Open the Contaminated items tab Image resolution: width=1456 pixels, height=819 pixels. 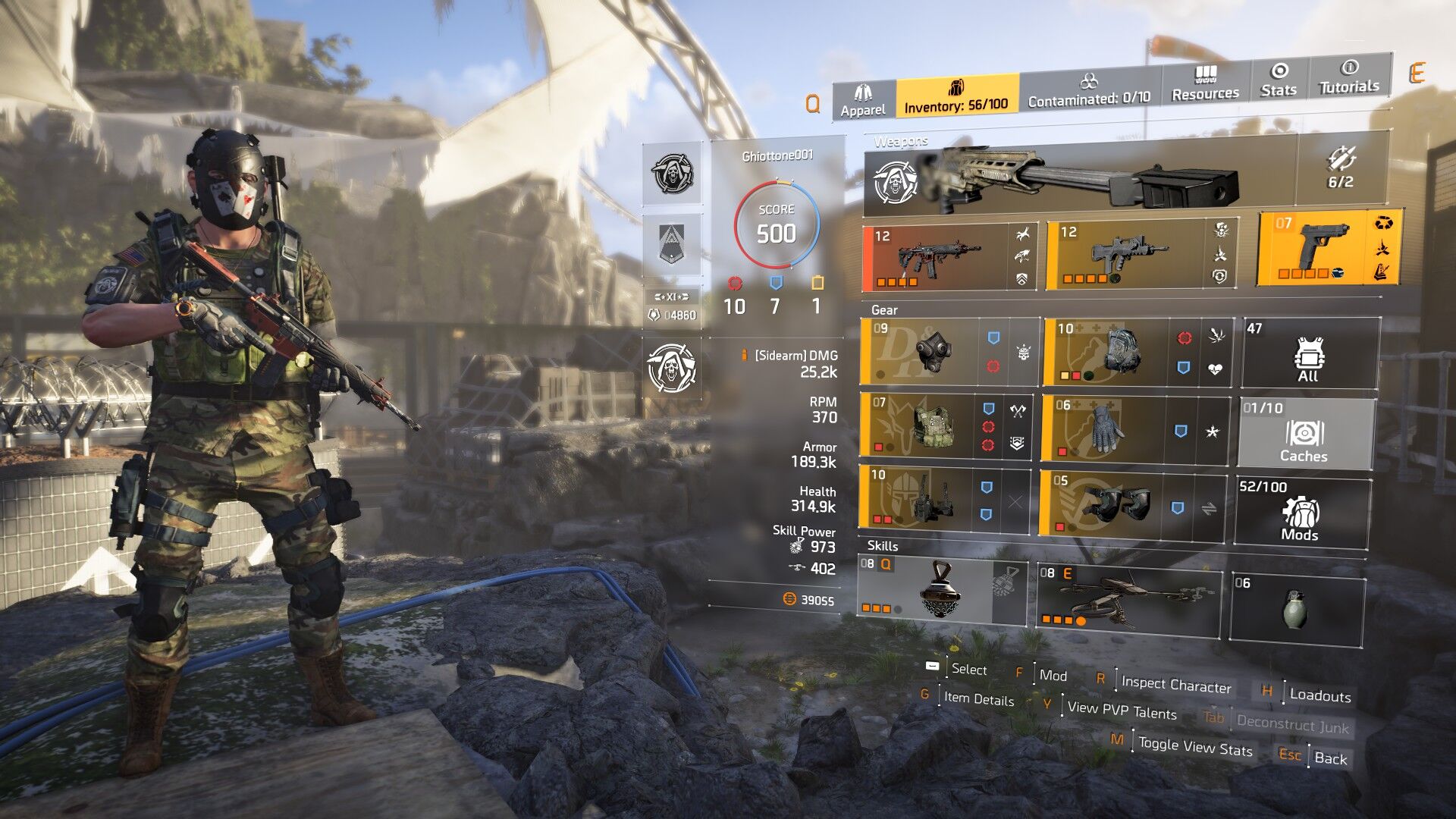click(1089, 90)
